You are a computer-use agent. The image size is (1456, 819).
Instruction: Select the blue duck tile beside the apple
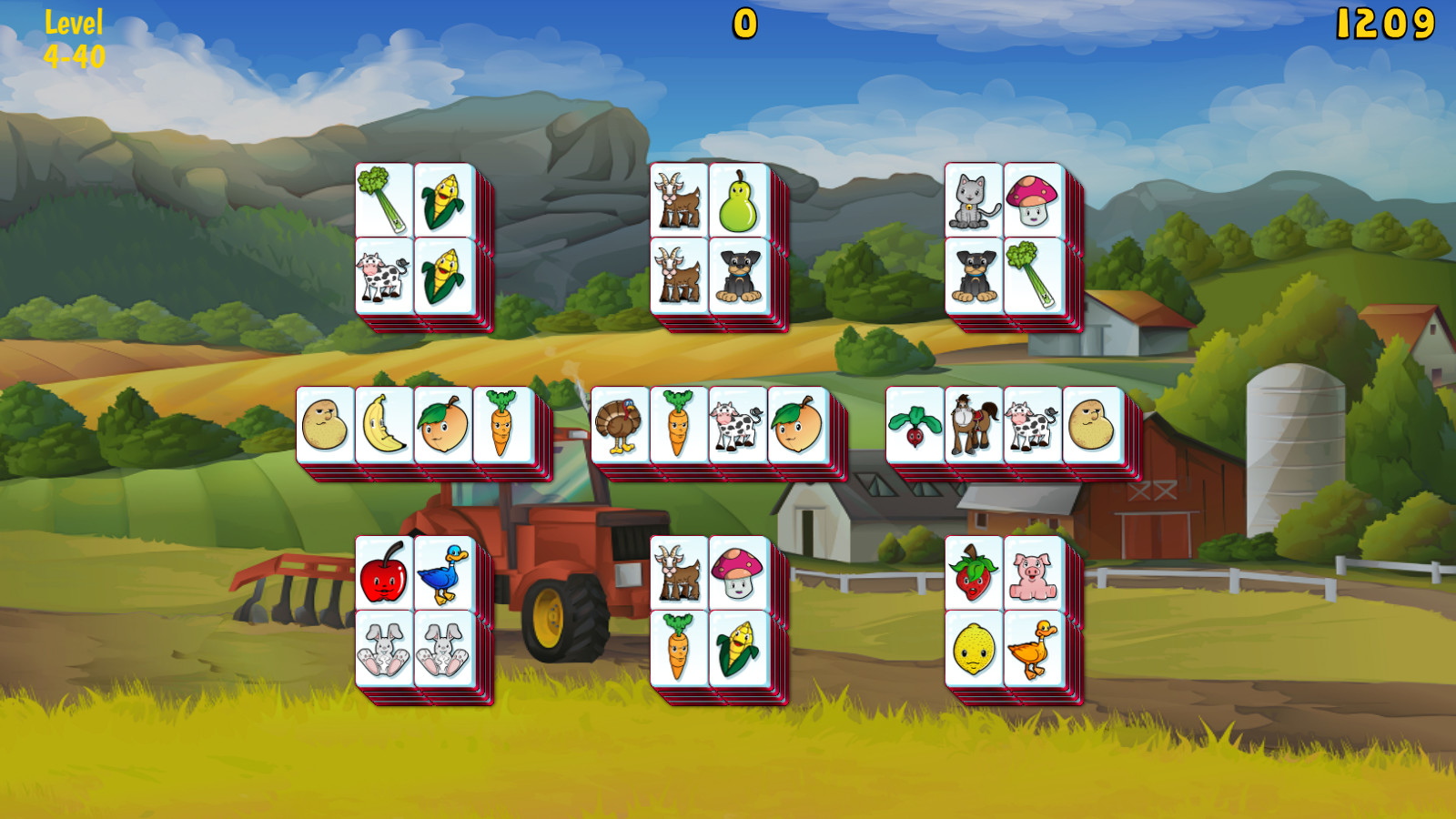443,578
